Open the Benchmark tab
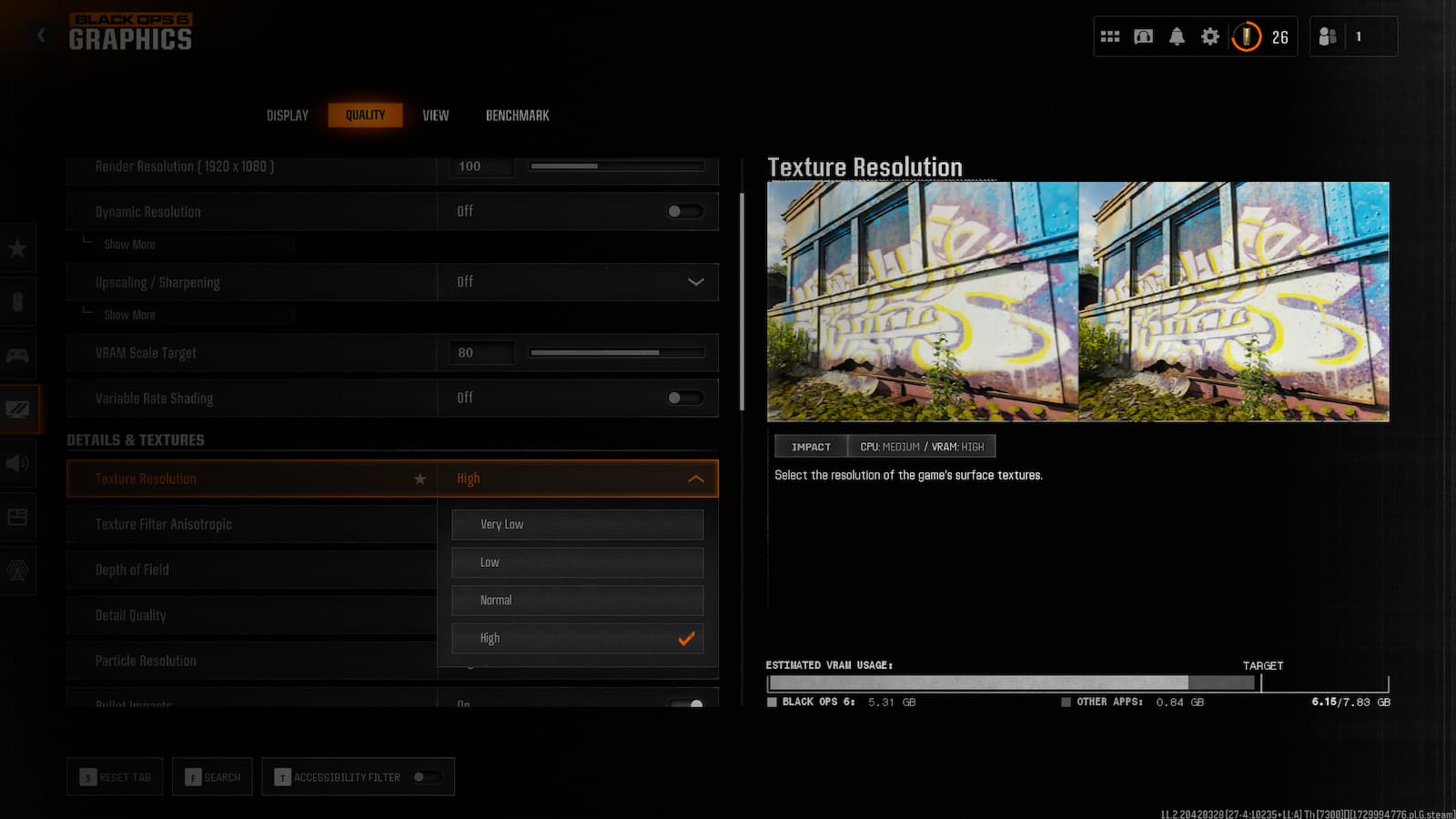The image size is (1456, 819). (516, 116)
